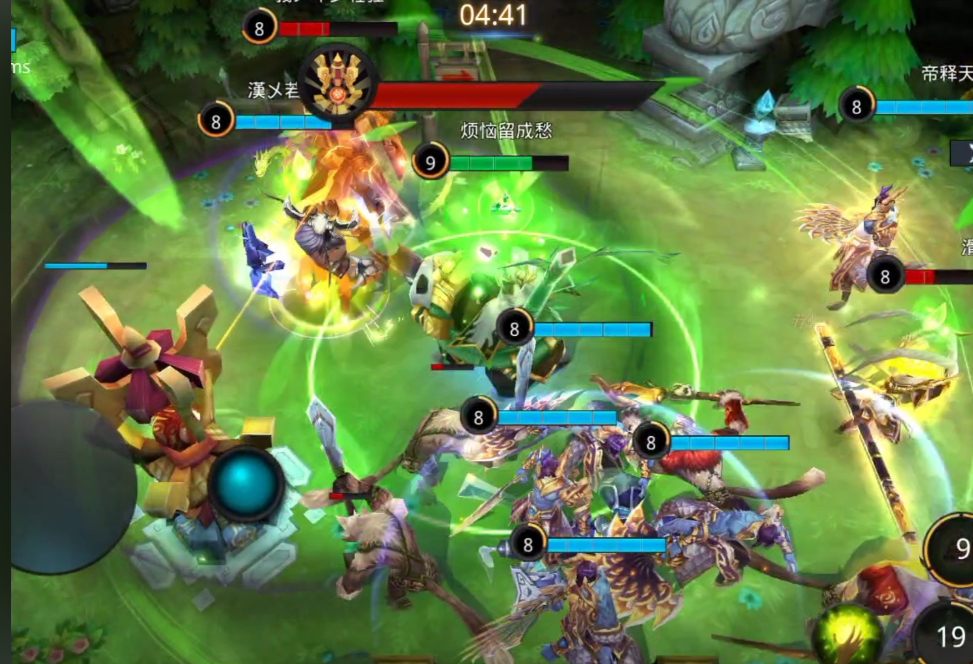Tap the skill button showing 19 cooldown
973x664 pixels.
(948, 634)
